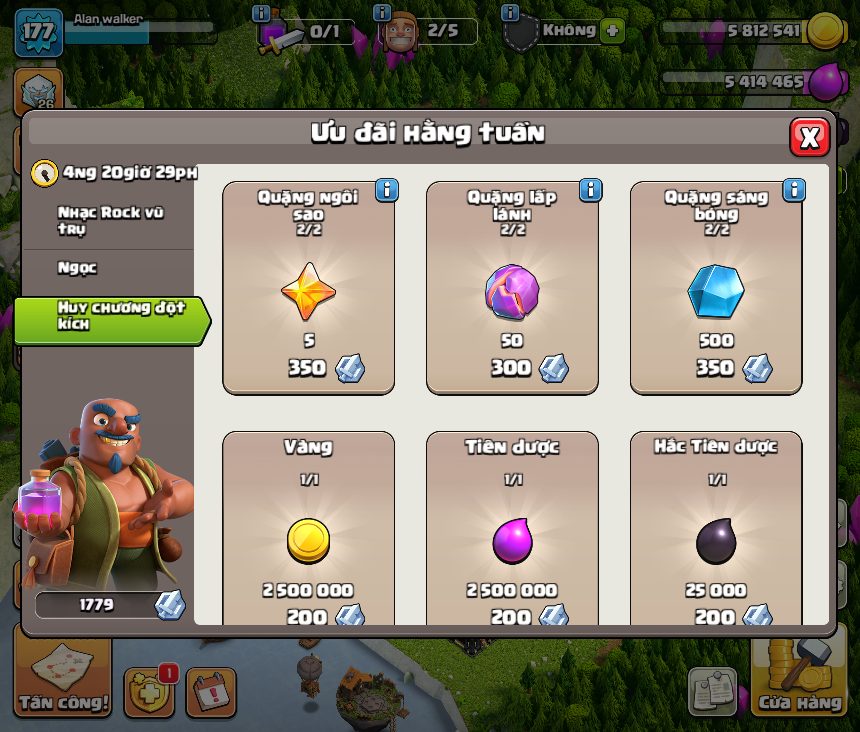Viewport: 860px width, 732px height.
Task: Open the calendar events icon
Action: coord(211,691)
